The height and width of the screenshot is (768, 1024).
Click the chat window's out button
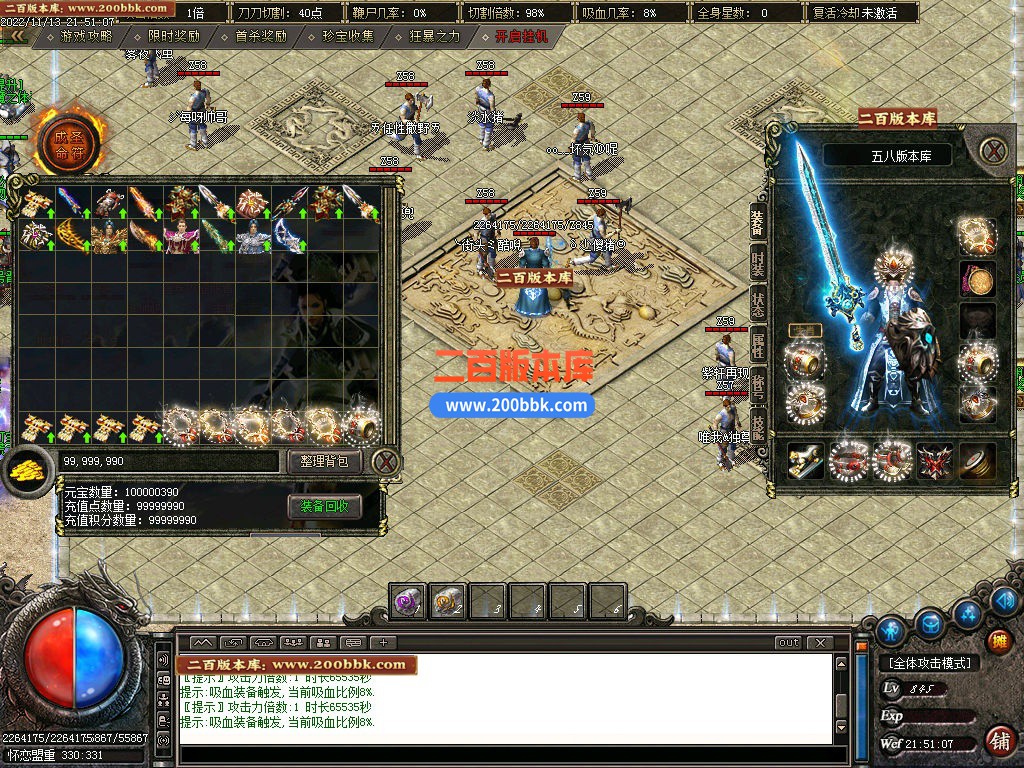coord(789,642)
